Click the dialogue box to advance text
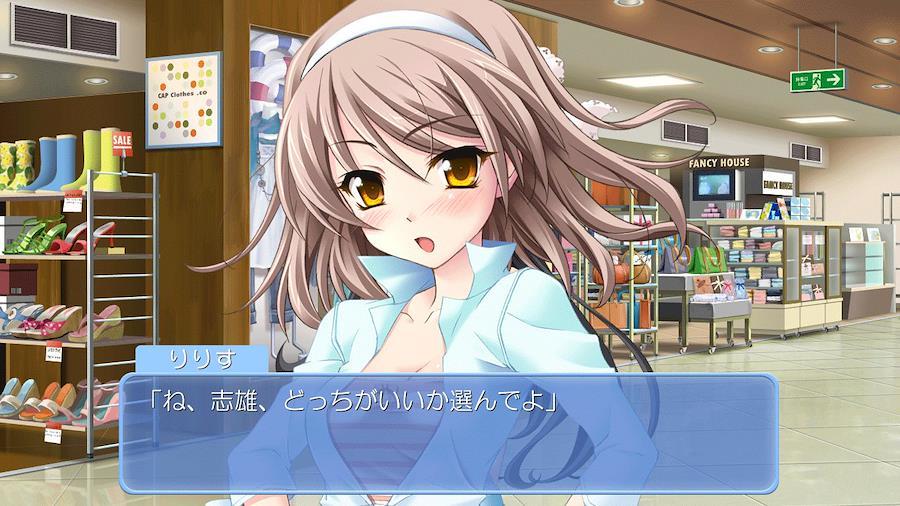Viewport: 900px width, 506px height. point(448,434)
